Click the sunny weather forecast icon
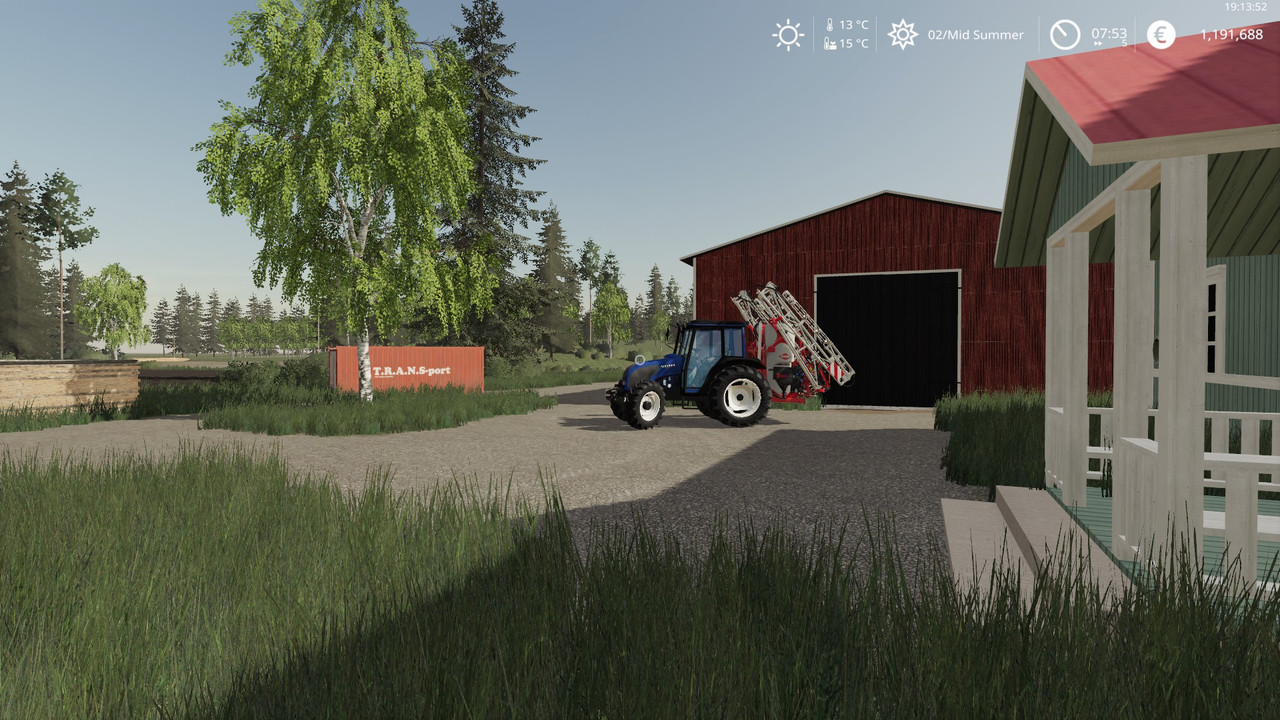 tap(788, 35)
